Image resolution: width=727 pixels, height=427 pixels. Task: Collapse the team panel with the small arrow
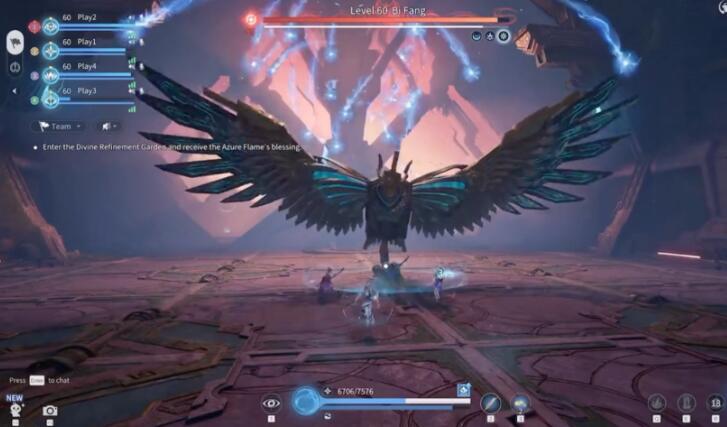coord(15,91)
